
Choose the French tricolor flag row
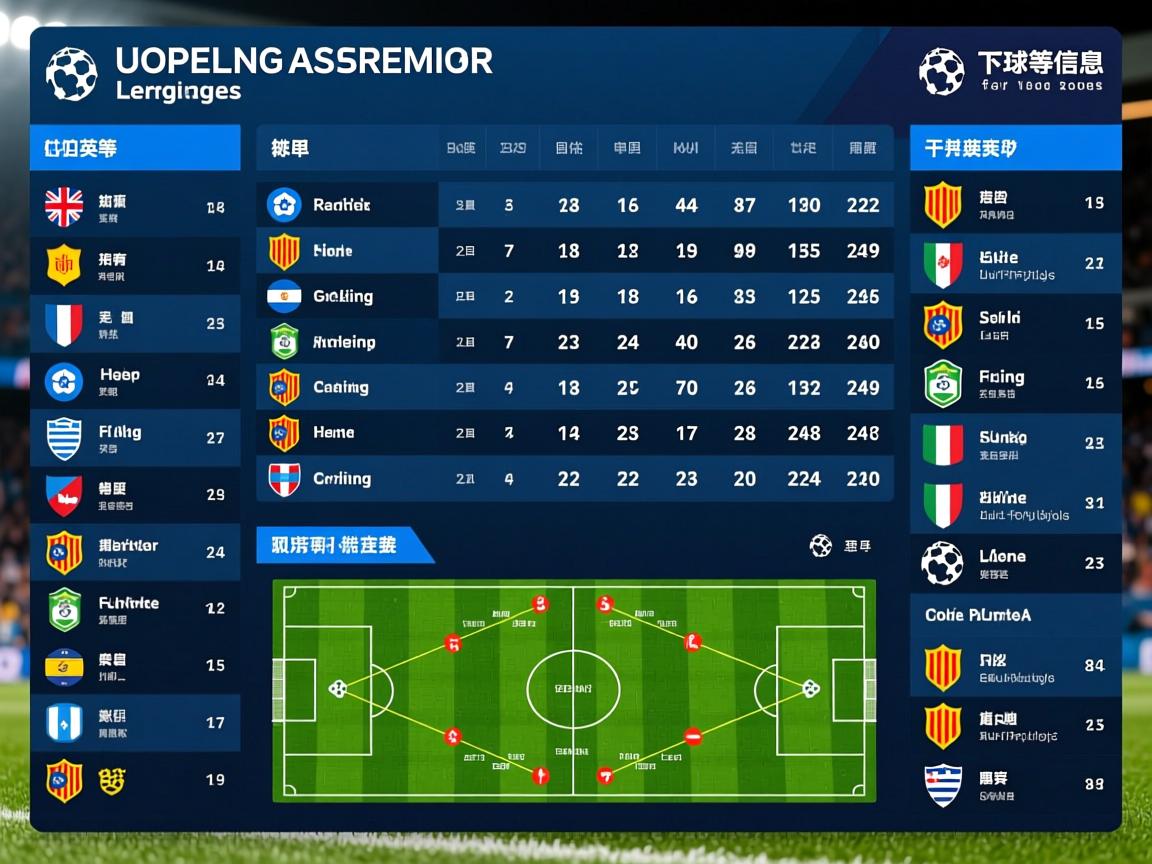[135, 324]
